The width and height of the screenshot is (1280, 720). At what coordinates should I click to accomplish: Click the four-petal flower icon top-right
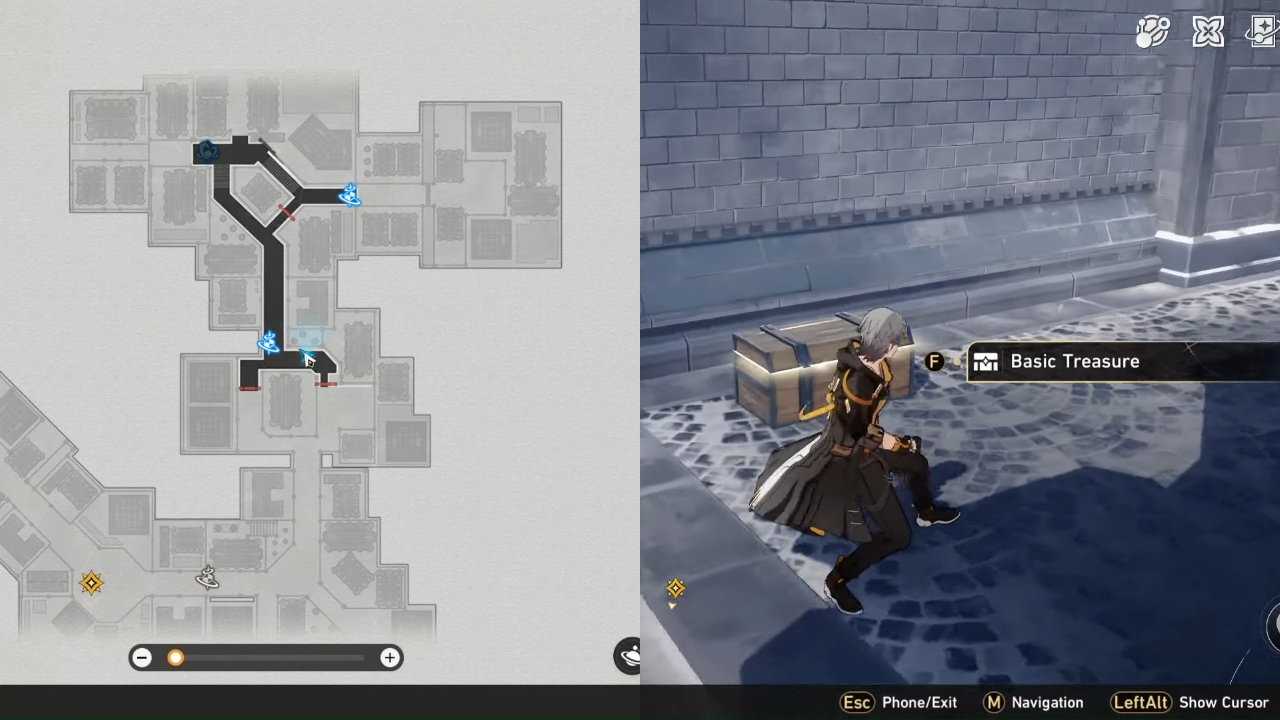(x=1207, y=31)
